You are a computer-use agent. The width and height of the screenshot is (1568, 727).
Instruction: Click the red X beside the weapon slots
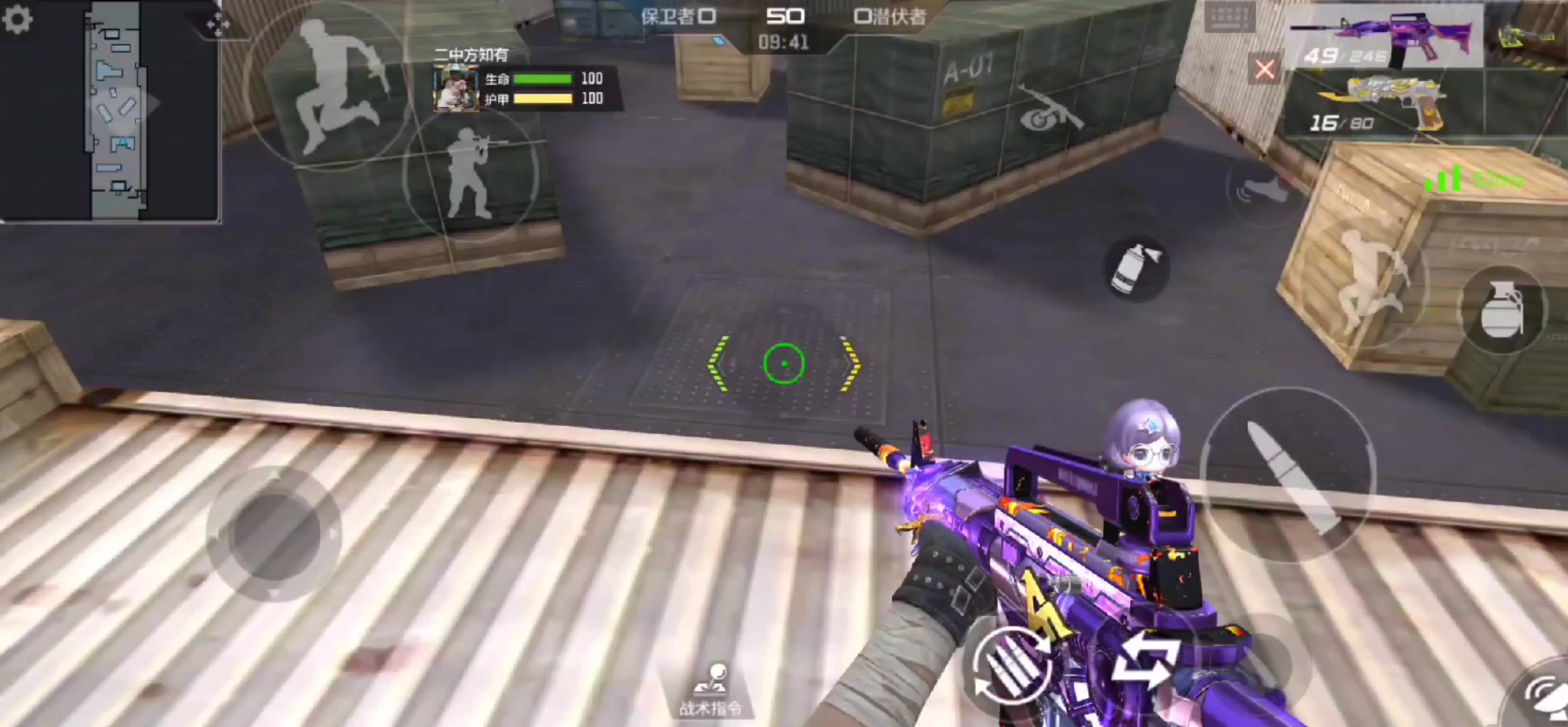(1264, 69)
